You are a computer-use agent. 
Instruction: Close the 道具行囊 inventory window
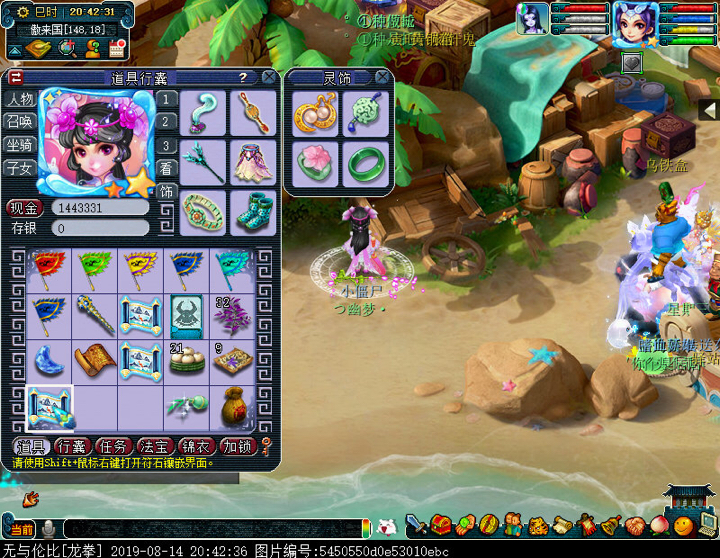pos(269,77)
